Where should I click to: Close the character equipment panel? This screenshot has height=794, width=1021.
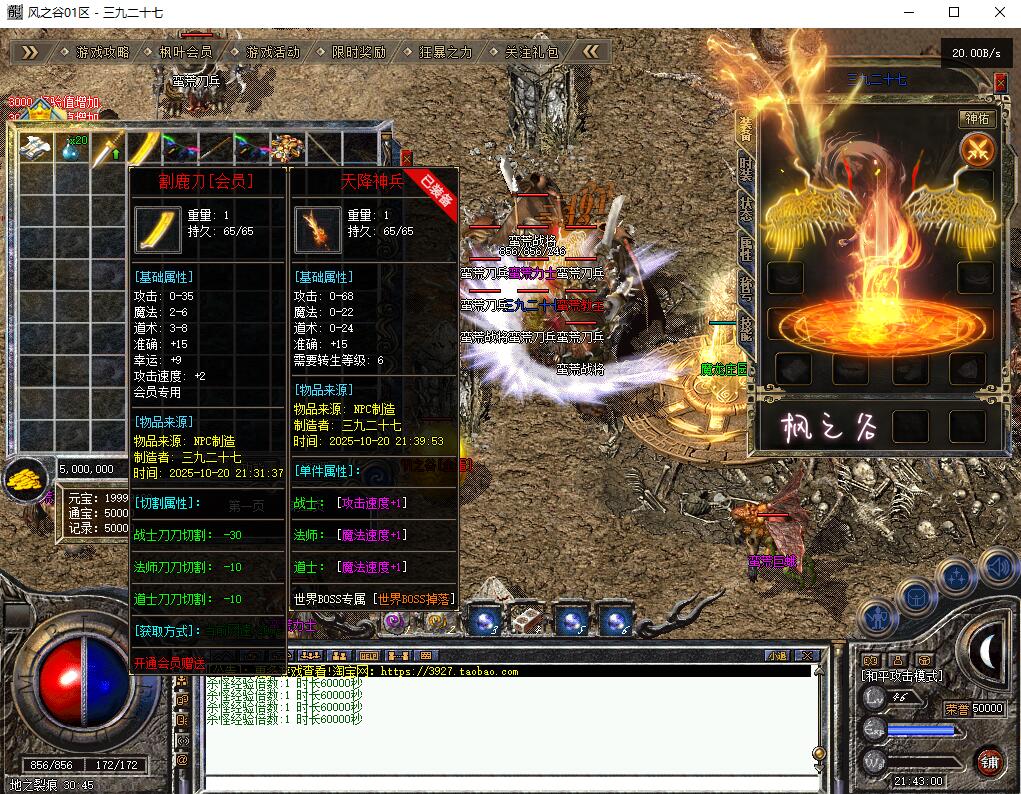pos(1000,84)
